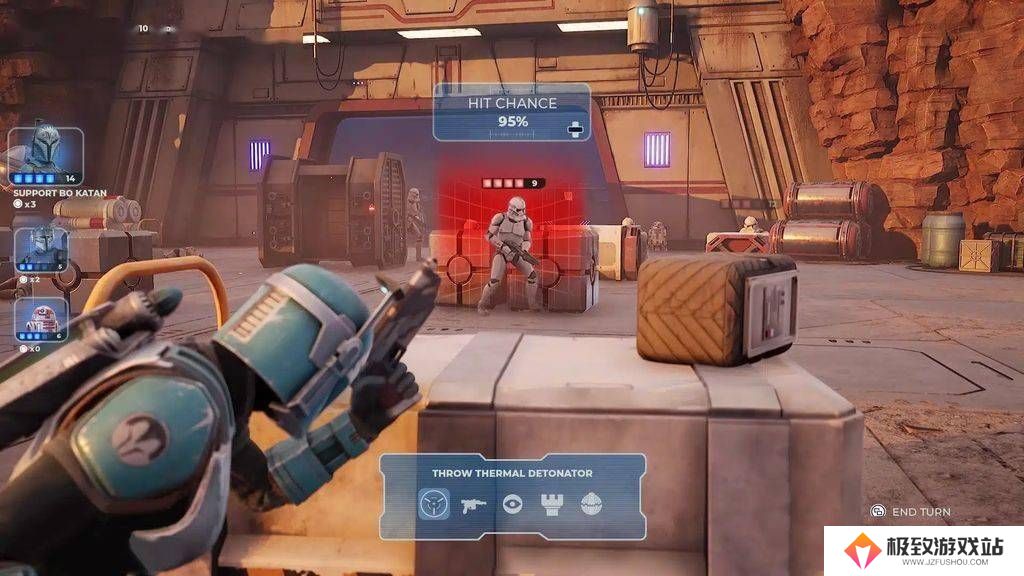Switch to the second Mandalorian squad portrait

[x=42, y=246]
